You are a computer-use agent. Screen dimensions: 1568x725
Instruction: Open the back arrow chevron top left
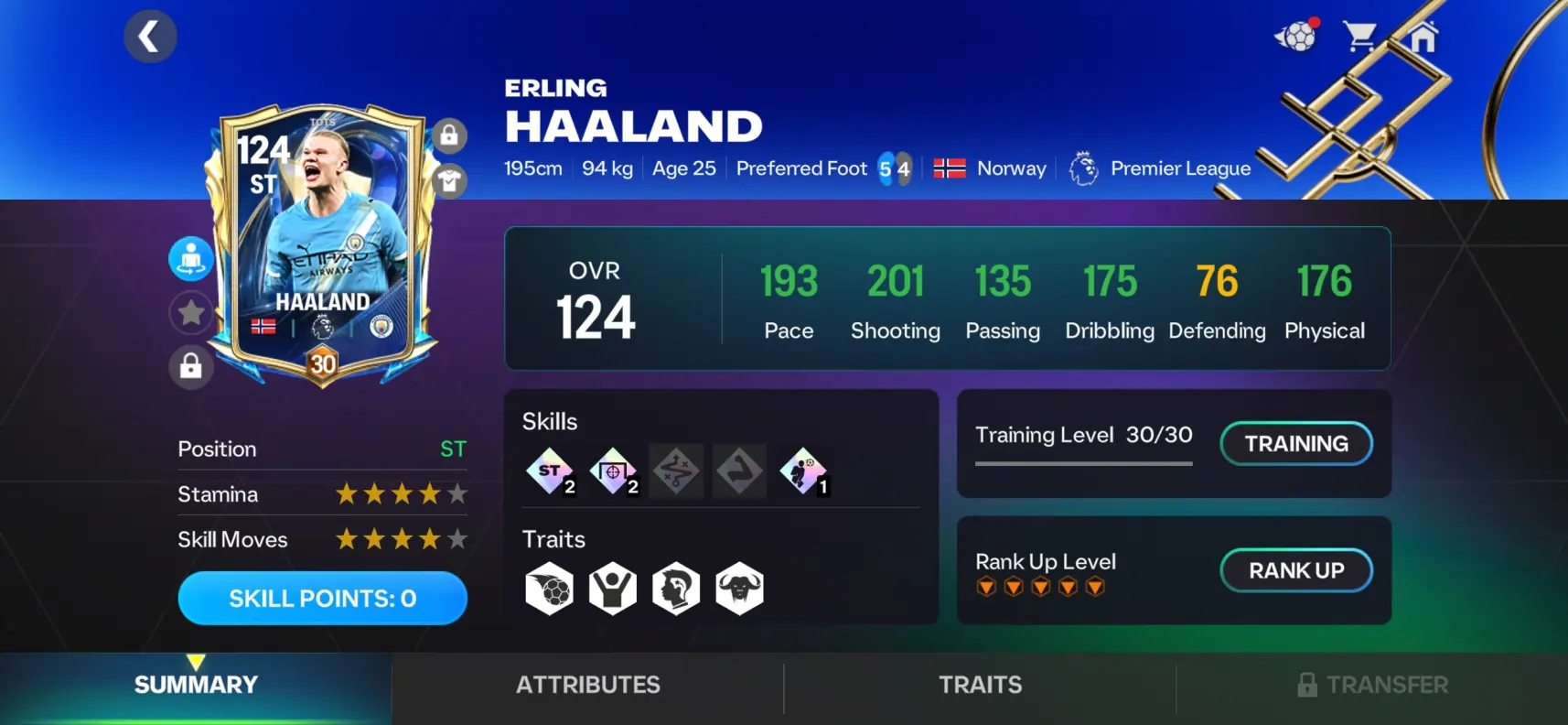149,36
